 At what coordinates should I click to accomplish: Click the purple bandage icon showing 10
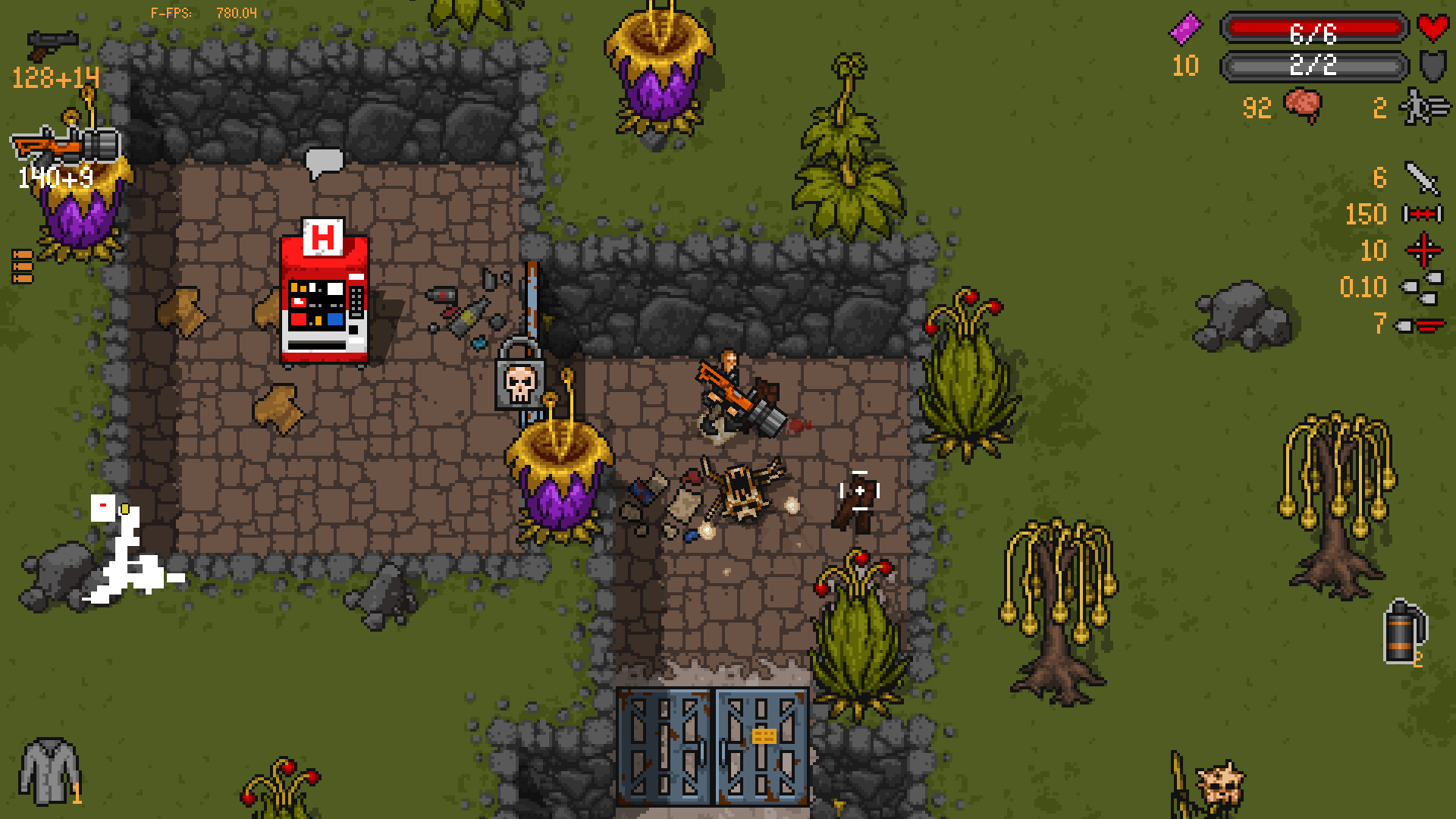[1187, 27]
